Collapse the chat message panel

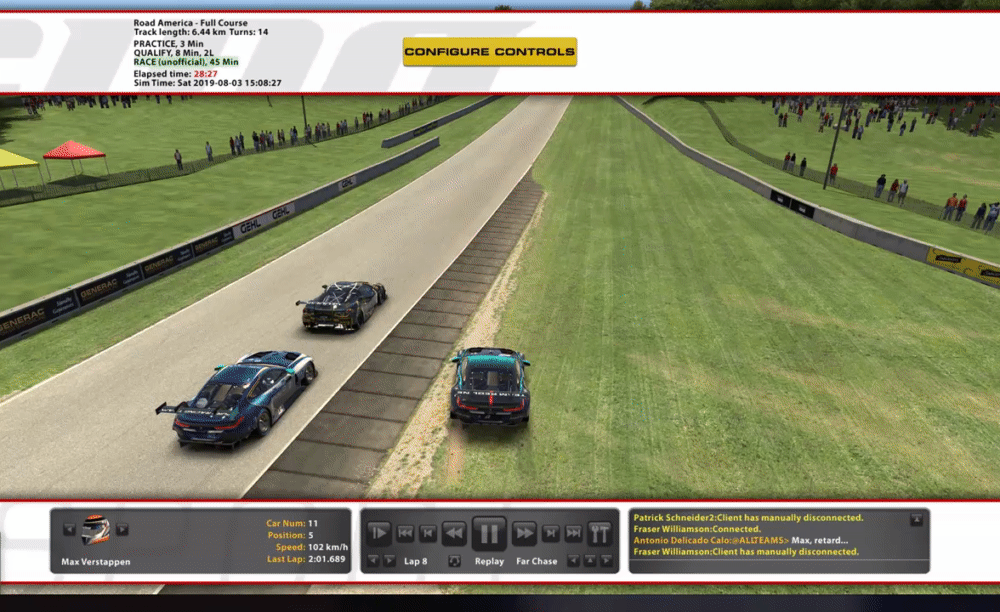click(x=916, y=520)
